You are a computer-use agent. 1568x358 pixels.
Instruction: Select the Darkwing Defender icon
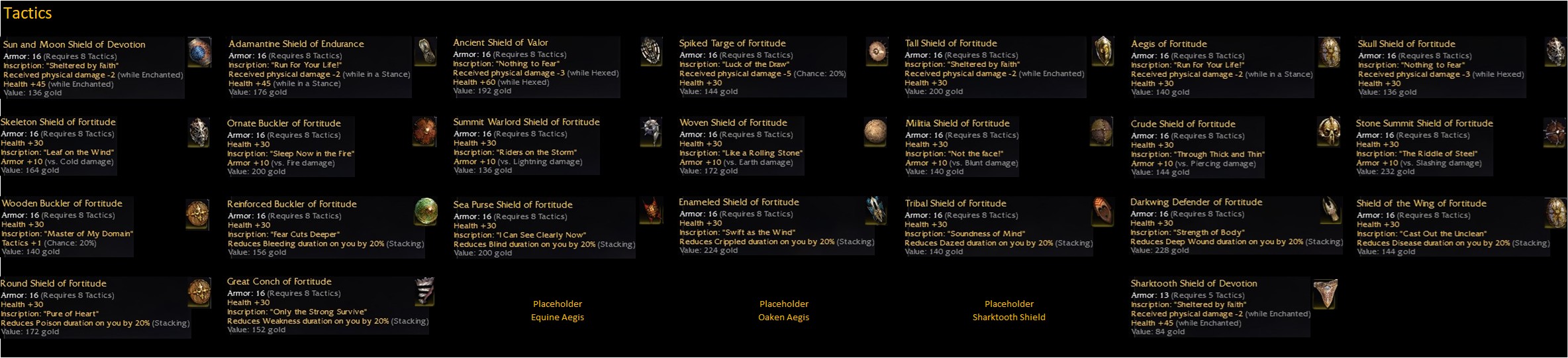tap(1330, 211)
